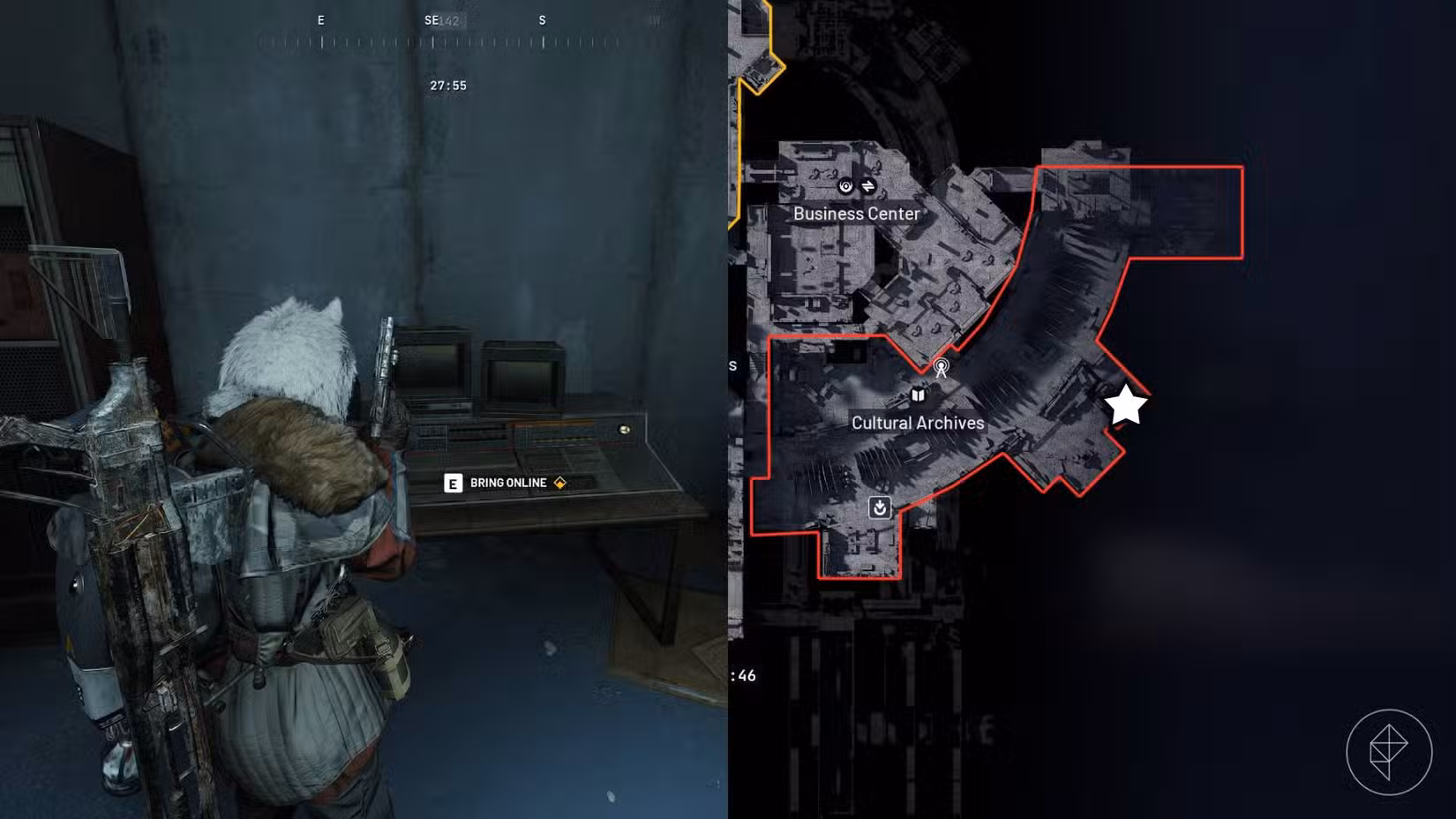This screenshot has height=819, width=1456.
Task: Select the Business Center label
Action: [x=855, y=214]
